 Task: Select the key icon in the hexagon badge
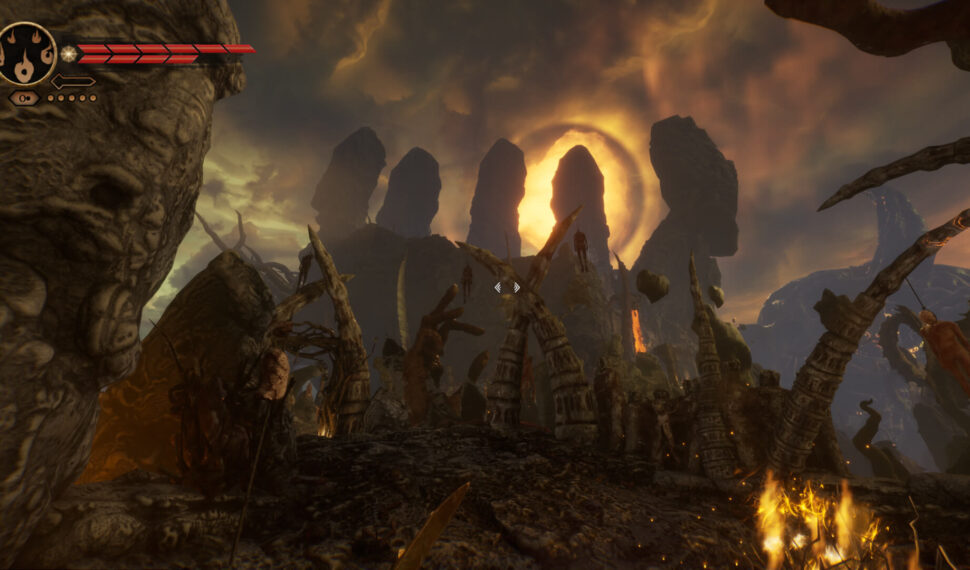coord(24,98)
